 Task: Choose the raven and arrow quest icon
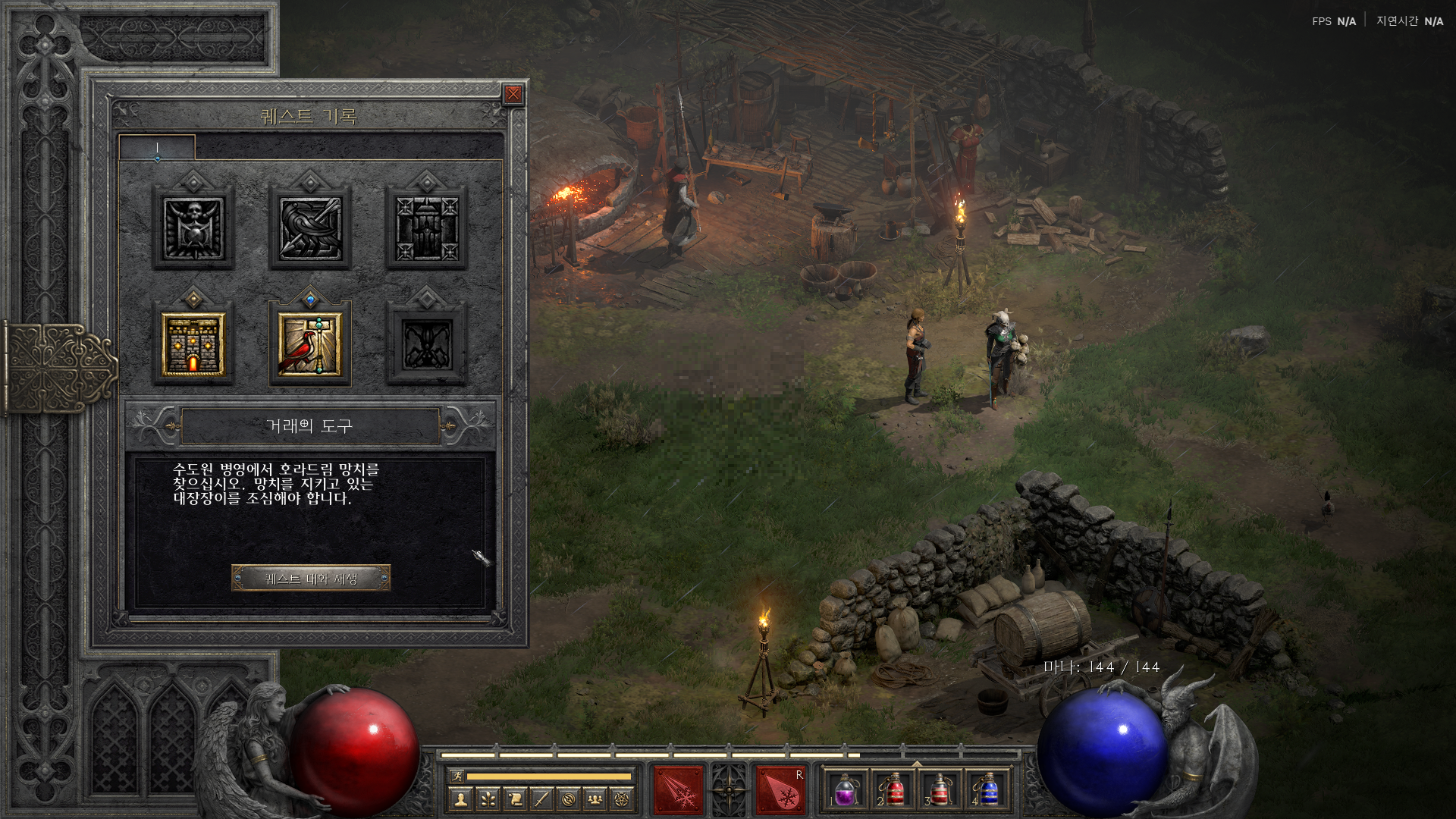[x=310, y=228]
